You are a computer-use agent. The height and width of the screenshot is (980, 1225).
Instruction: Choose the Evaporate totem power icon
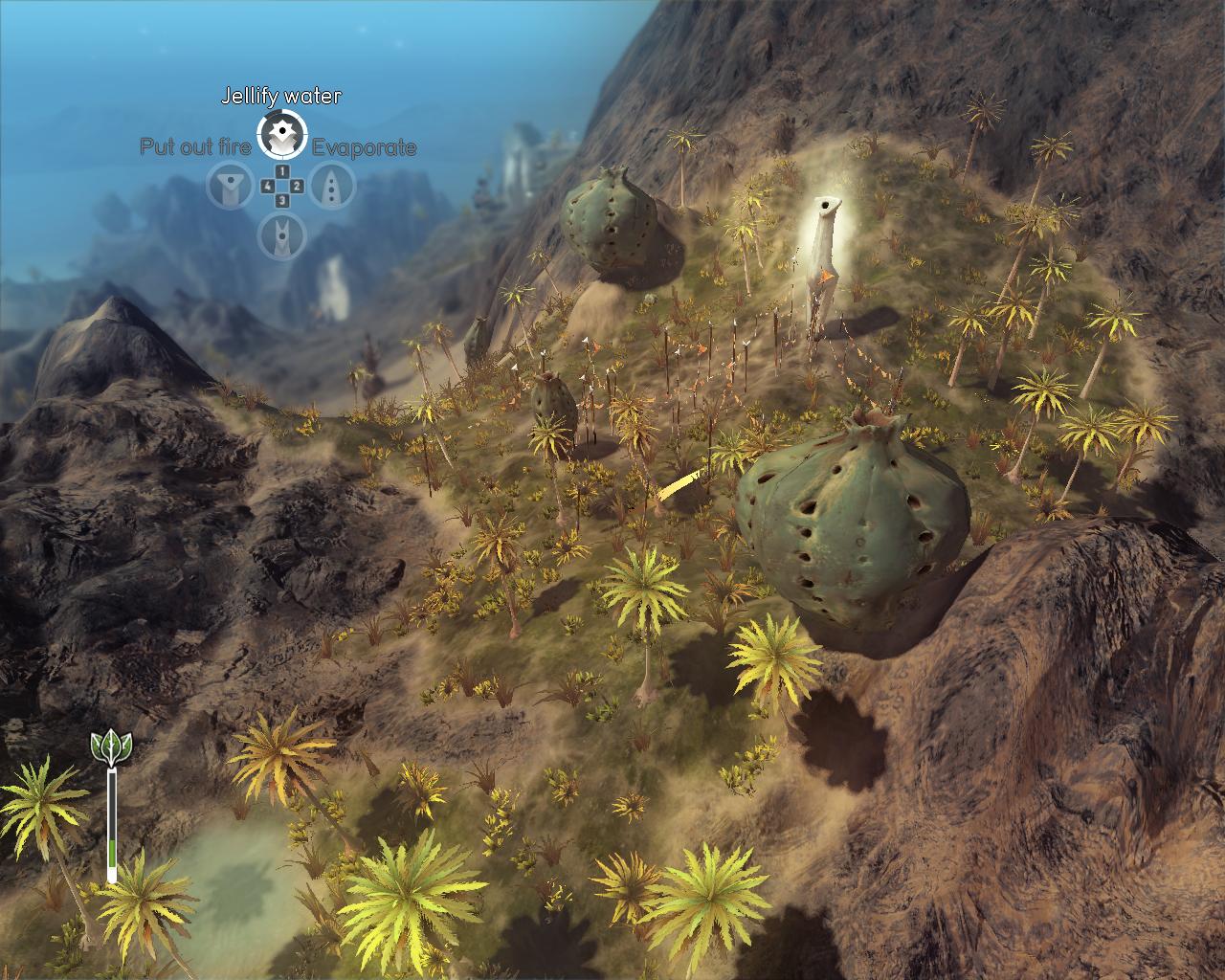333,187
